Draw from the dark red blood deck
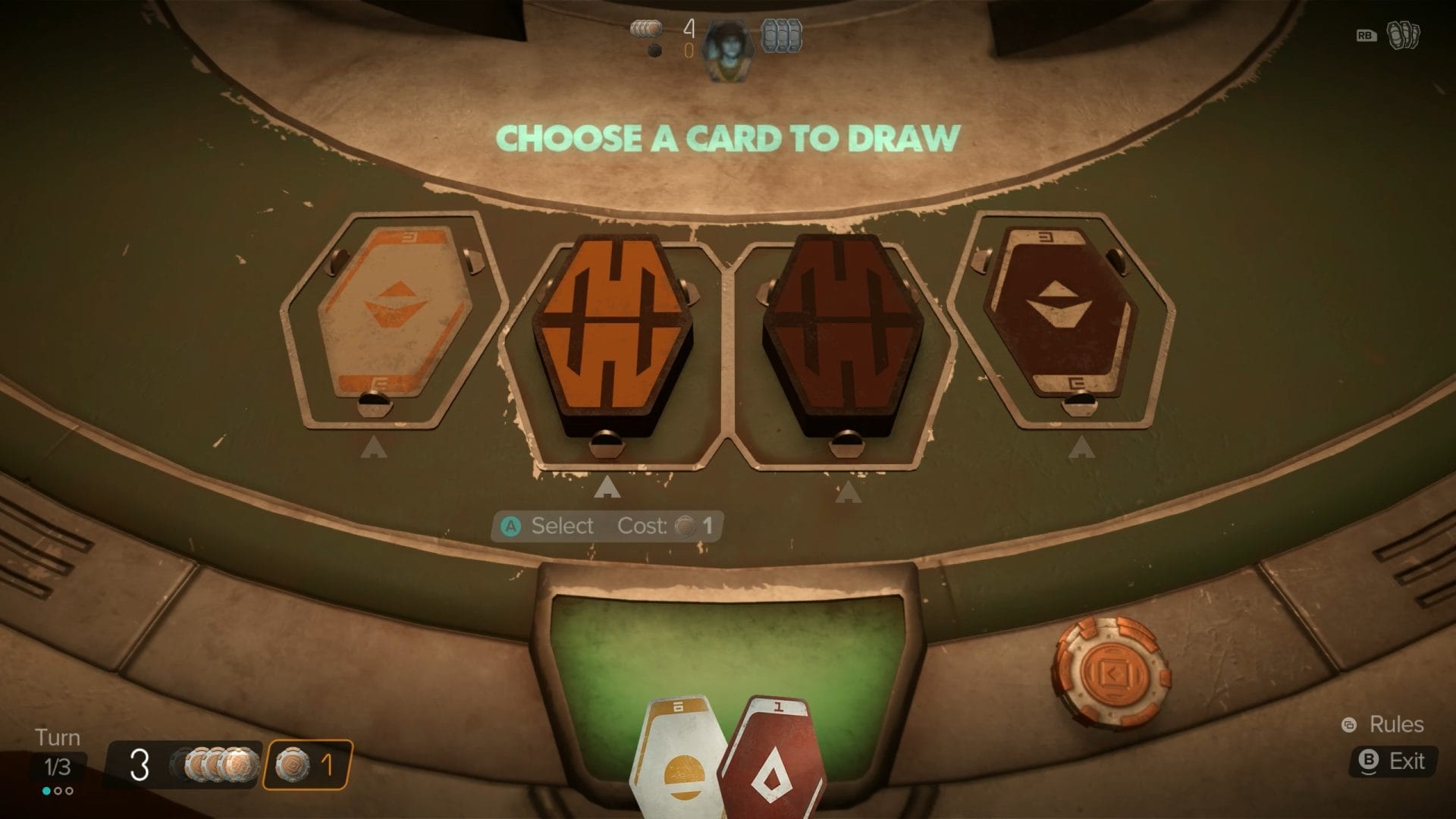This screenshot has height=819, width=1456. point(843,337)
